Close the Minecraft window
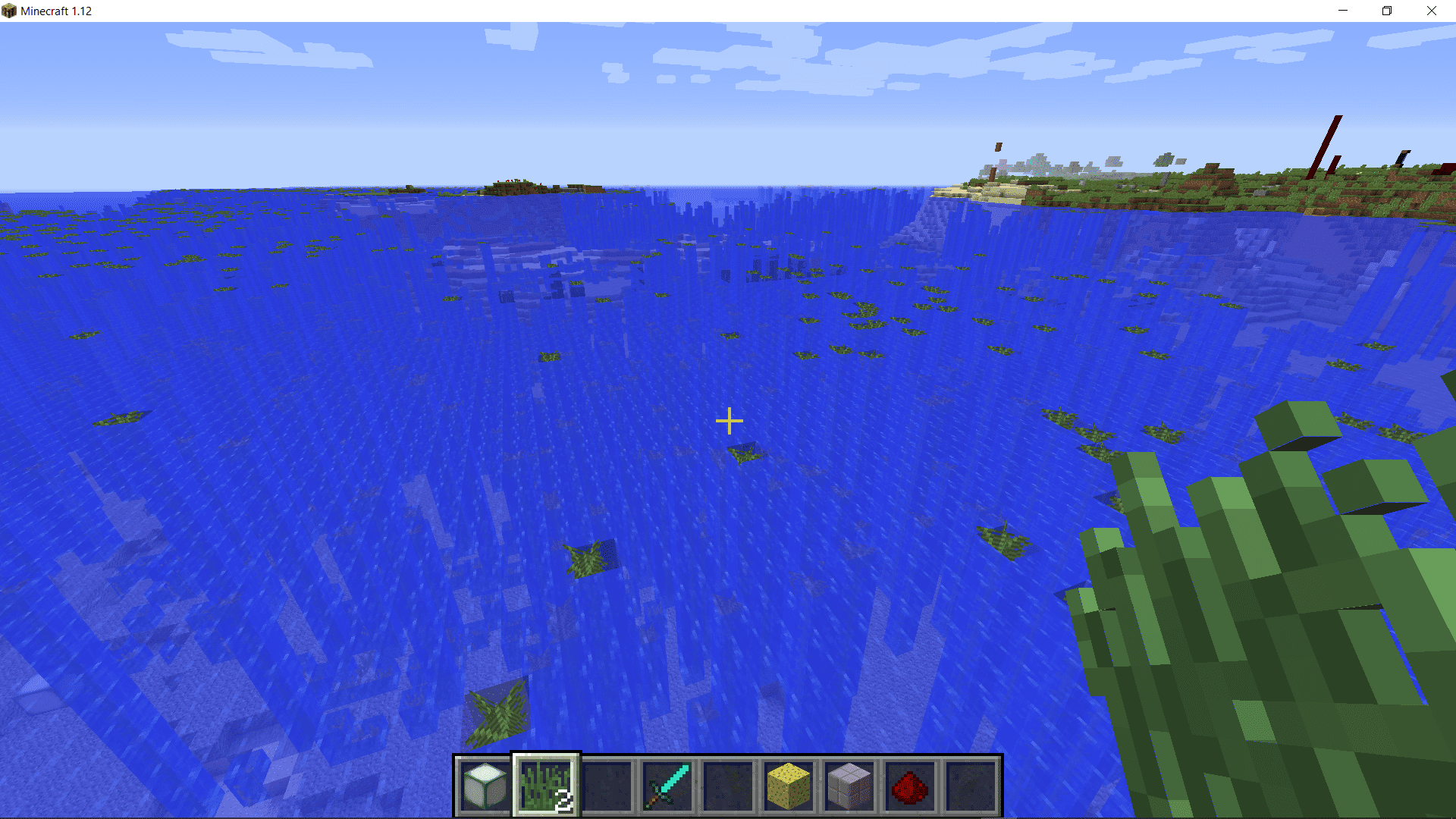Viewport: 1456px width, 819px height. click(x=1431, y=11)
